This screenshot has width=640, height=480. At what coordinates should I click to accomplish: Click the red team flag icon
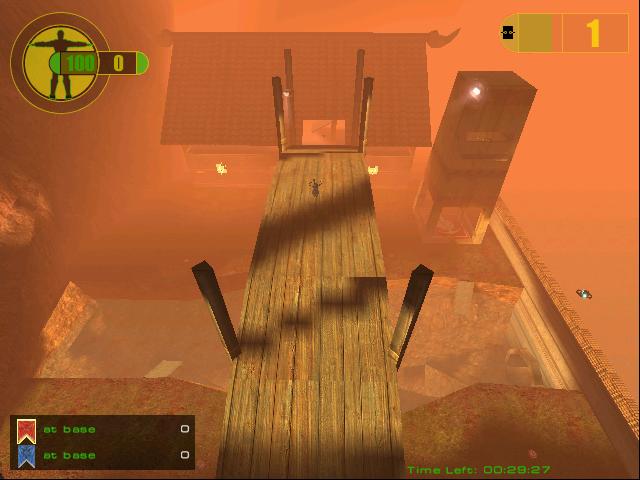[x=27, y=431]
